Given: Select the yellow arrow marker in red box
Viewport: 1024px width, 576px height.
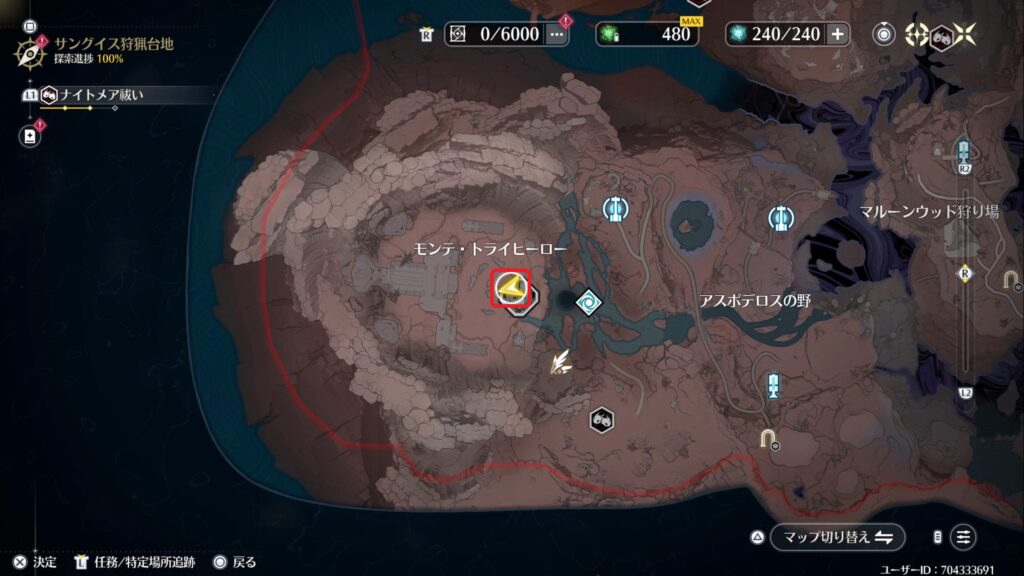Looking at the screenshot, I should [512, 289].
